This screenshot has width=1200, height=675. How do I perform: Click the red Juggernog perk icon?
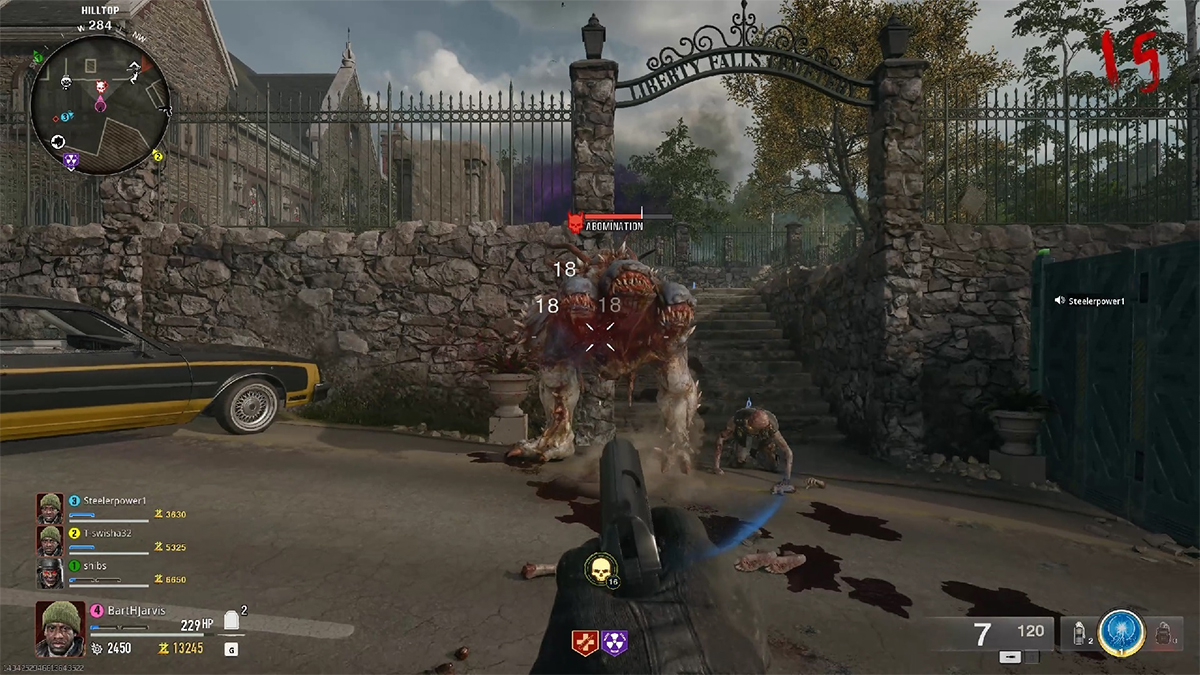(584, 643)
